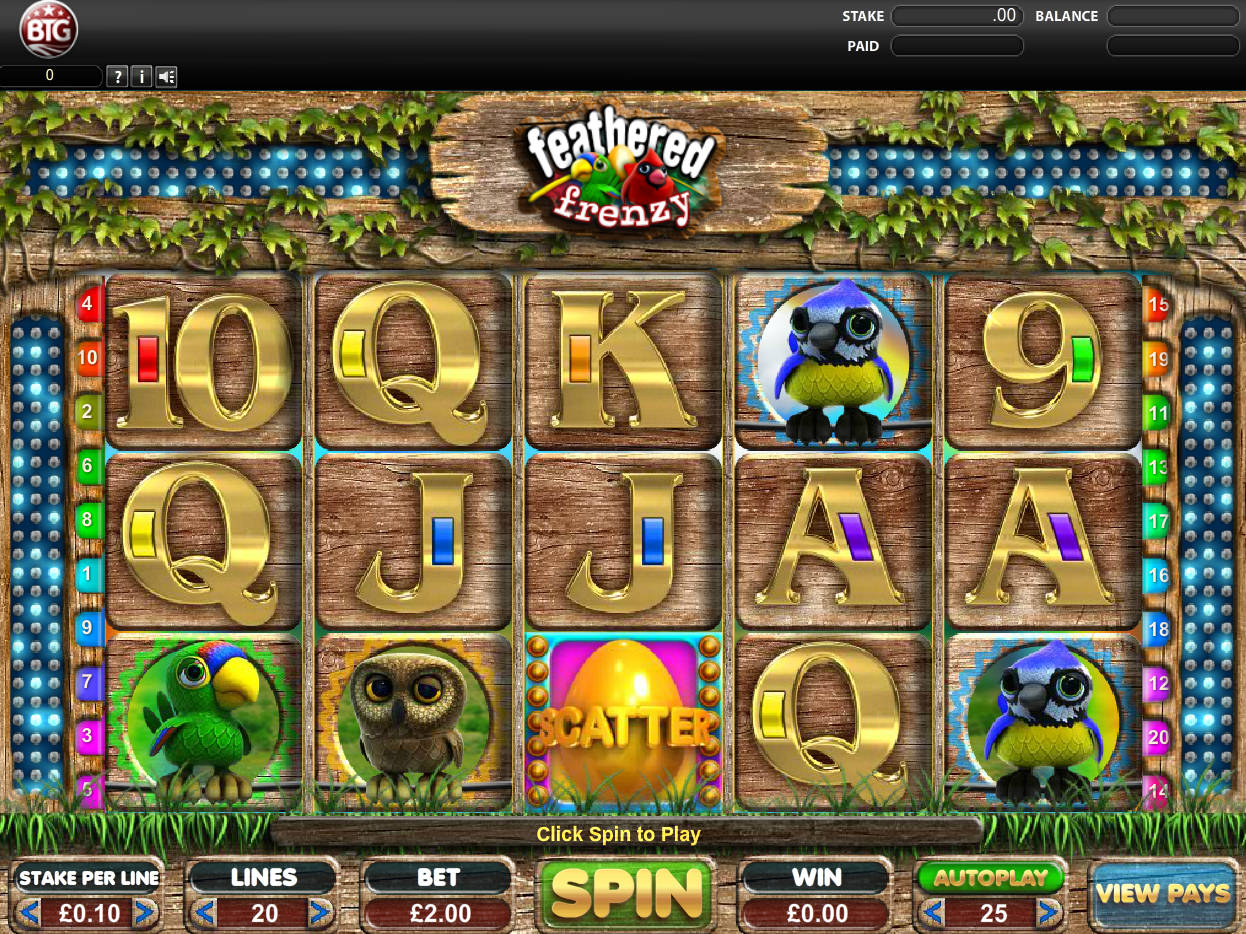Highlight payline 8 marker
The image size is (1246, 934).
88,520
